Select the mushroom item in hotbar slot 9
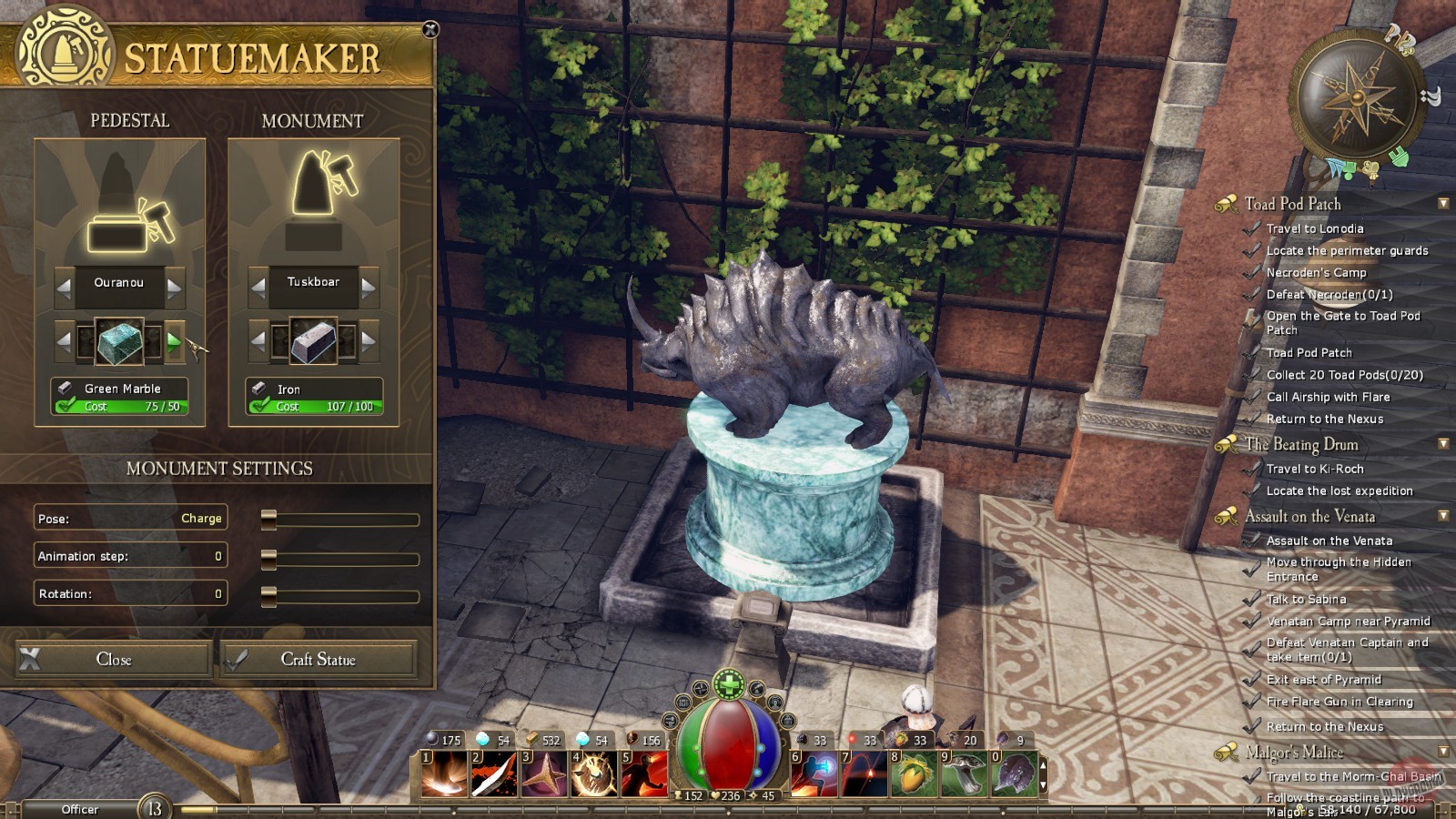This screenshot has height=819, width=1456. [x=960, y=773]
